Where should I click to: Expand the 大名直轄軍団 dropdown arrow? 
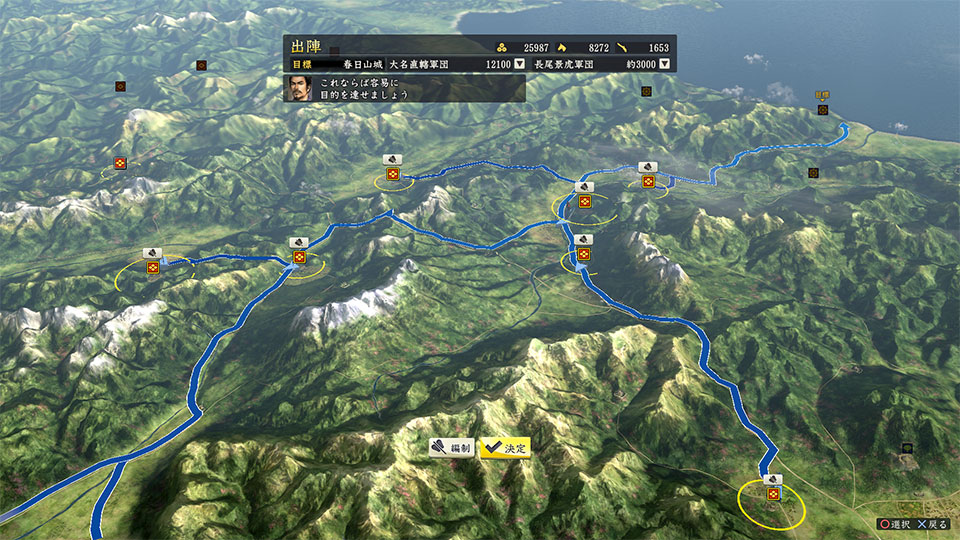[519, 64]
